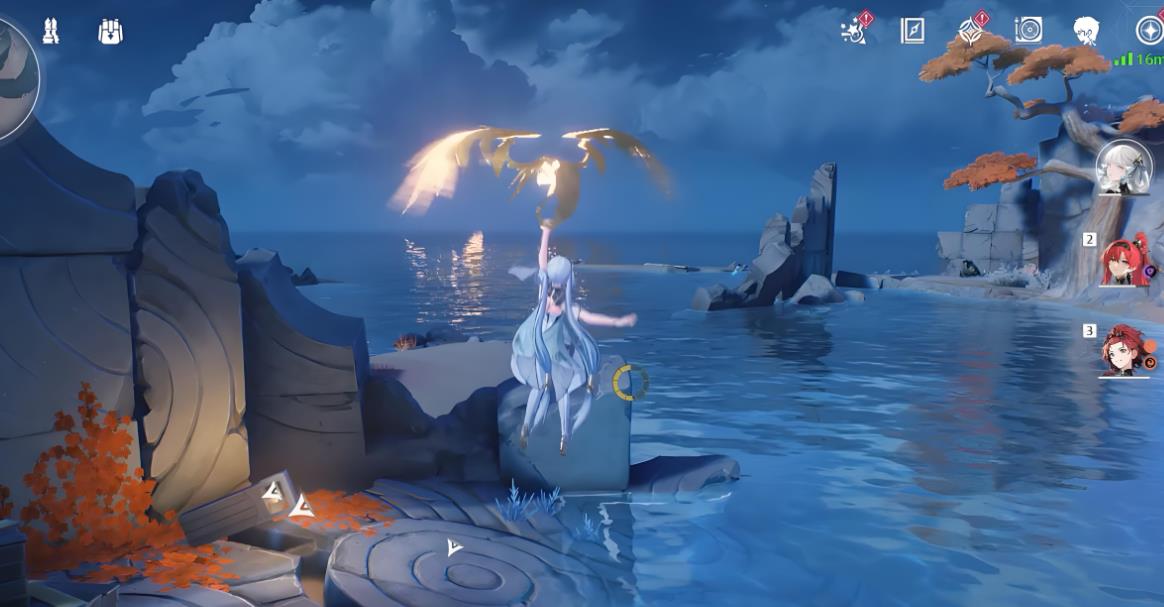Click the four-point star compass icon
Image resolution: width=1164 pixels, height=607 pixels.
click(x=1148, y=31)
